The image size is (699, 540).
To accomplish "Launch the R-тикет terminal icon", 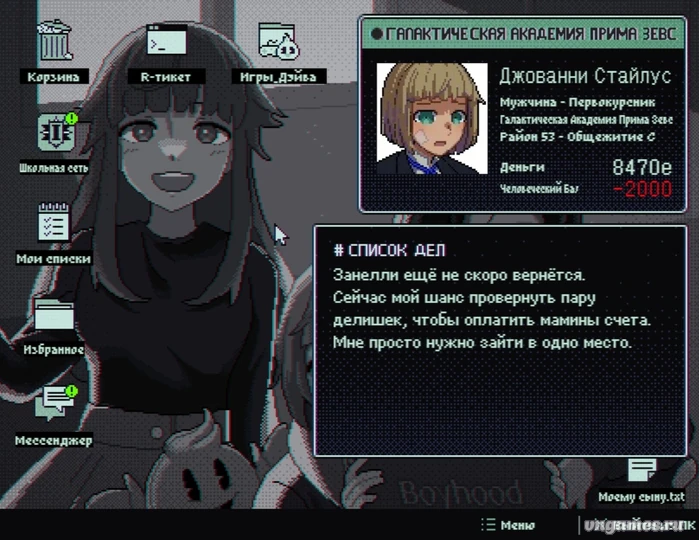I will pyautogui.click(x=166, y=43).
